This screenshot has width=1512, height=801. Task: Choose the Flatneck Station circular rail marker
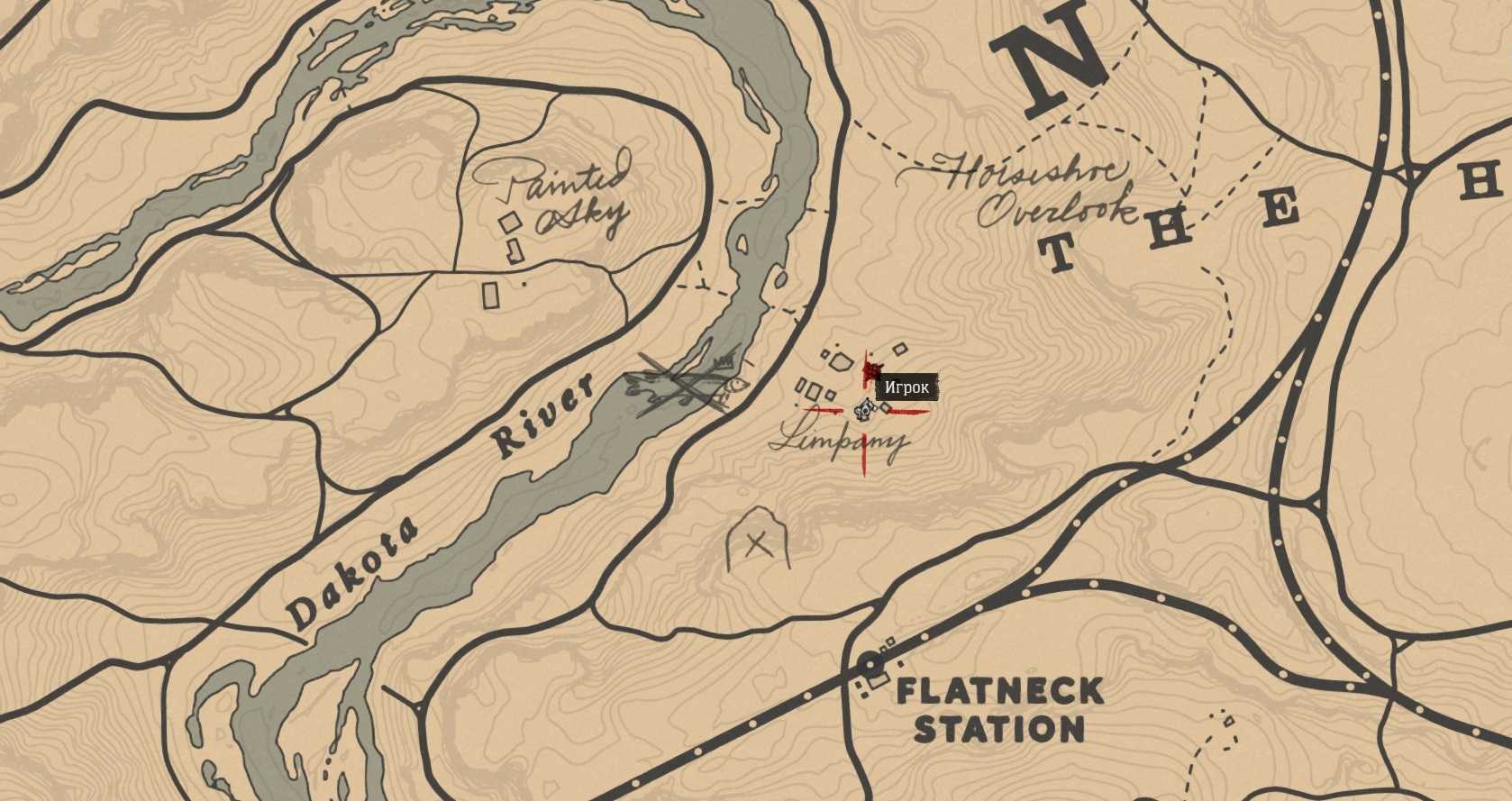pos(870,664)
